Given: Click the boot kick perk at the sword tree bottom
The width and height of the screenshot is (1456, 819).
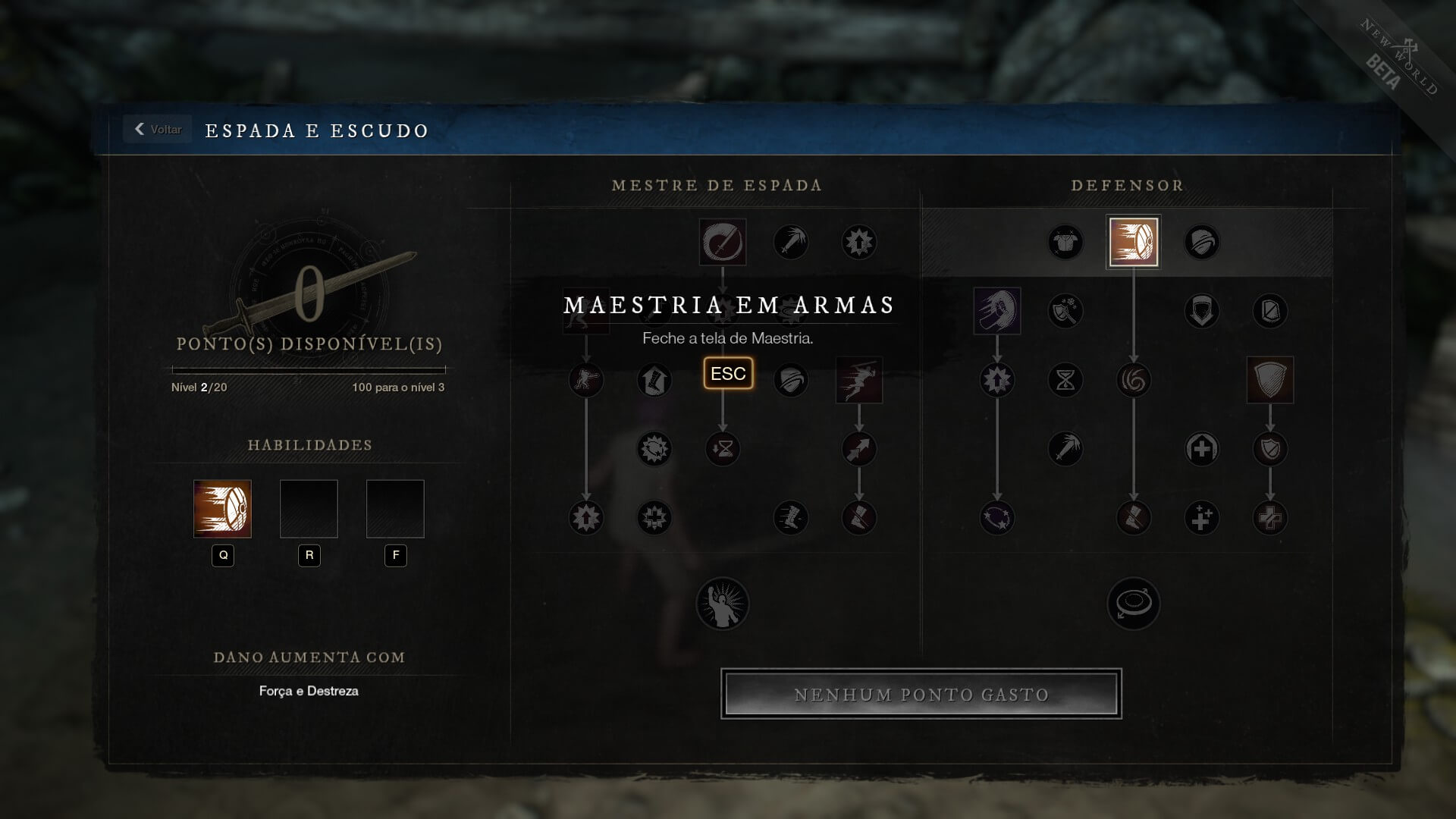Looking at the screenshot, I should pos(791,518).
